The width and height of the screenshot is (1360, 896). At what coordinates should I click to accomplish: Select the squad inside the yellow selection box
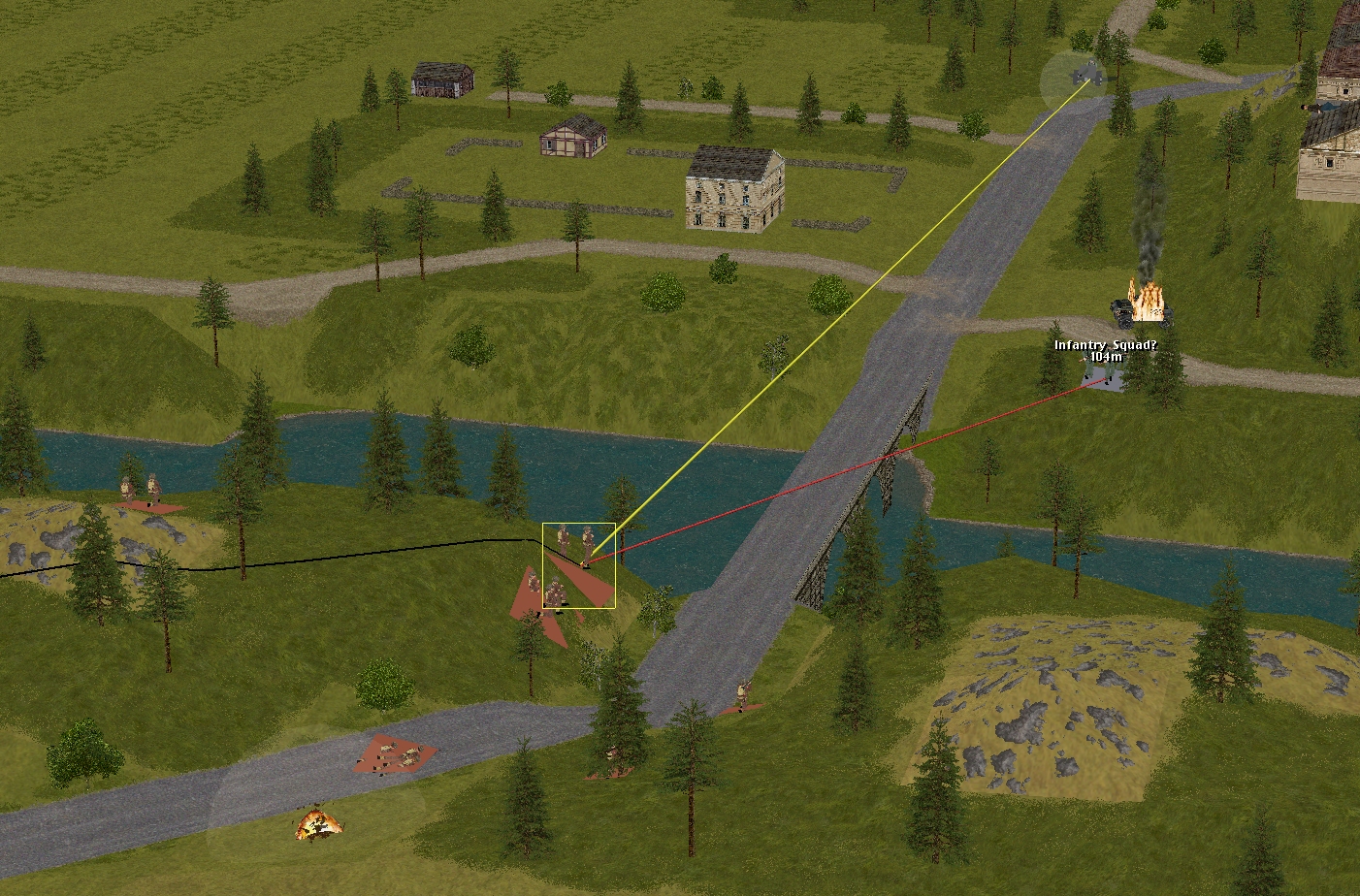point(578,564)
